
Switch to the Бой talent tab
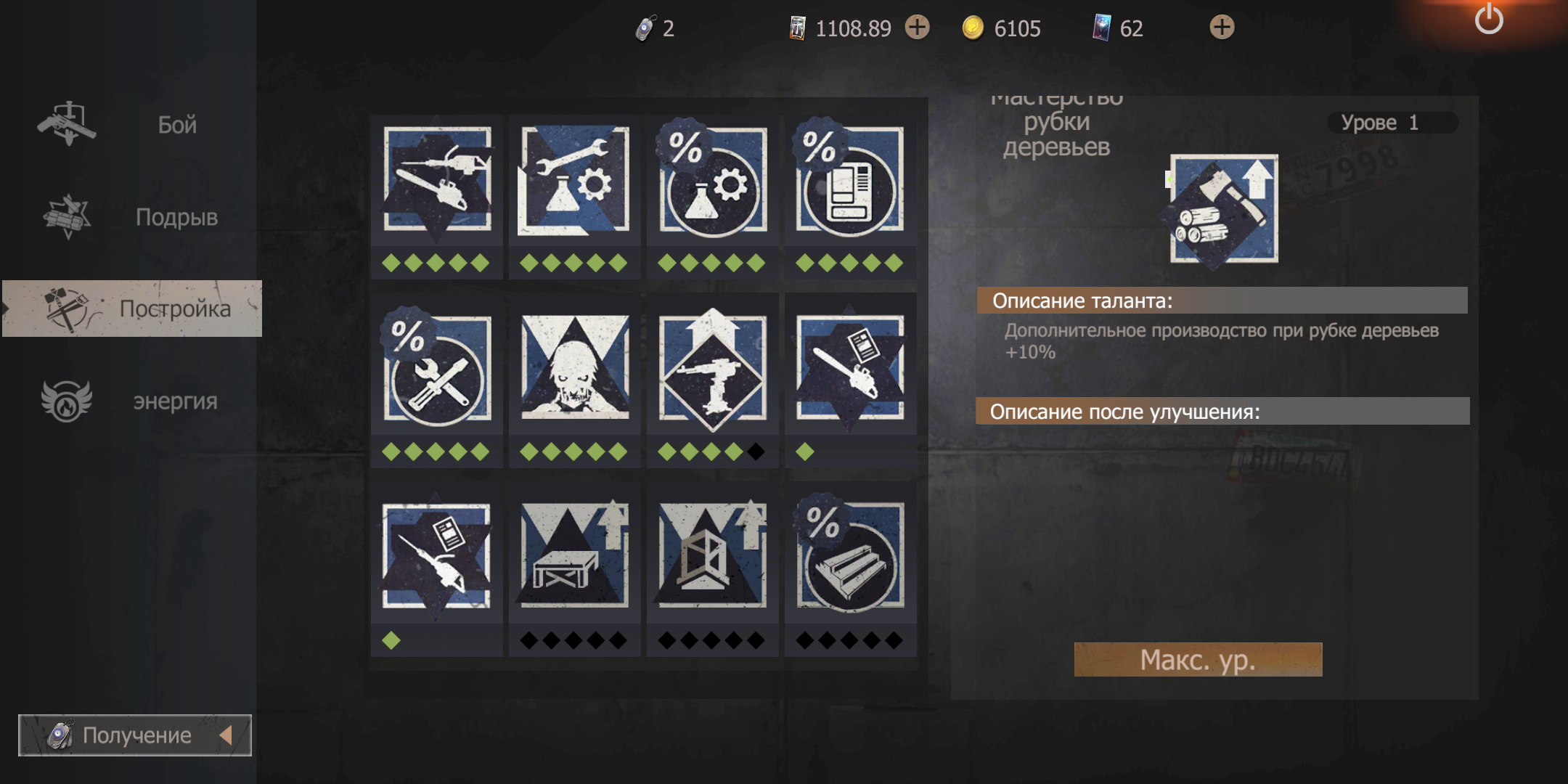point(131,125)
